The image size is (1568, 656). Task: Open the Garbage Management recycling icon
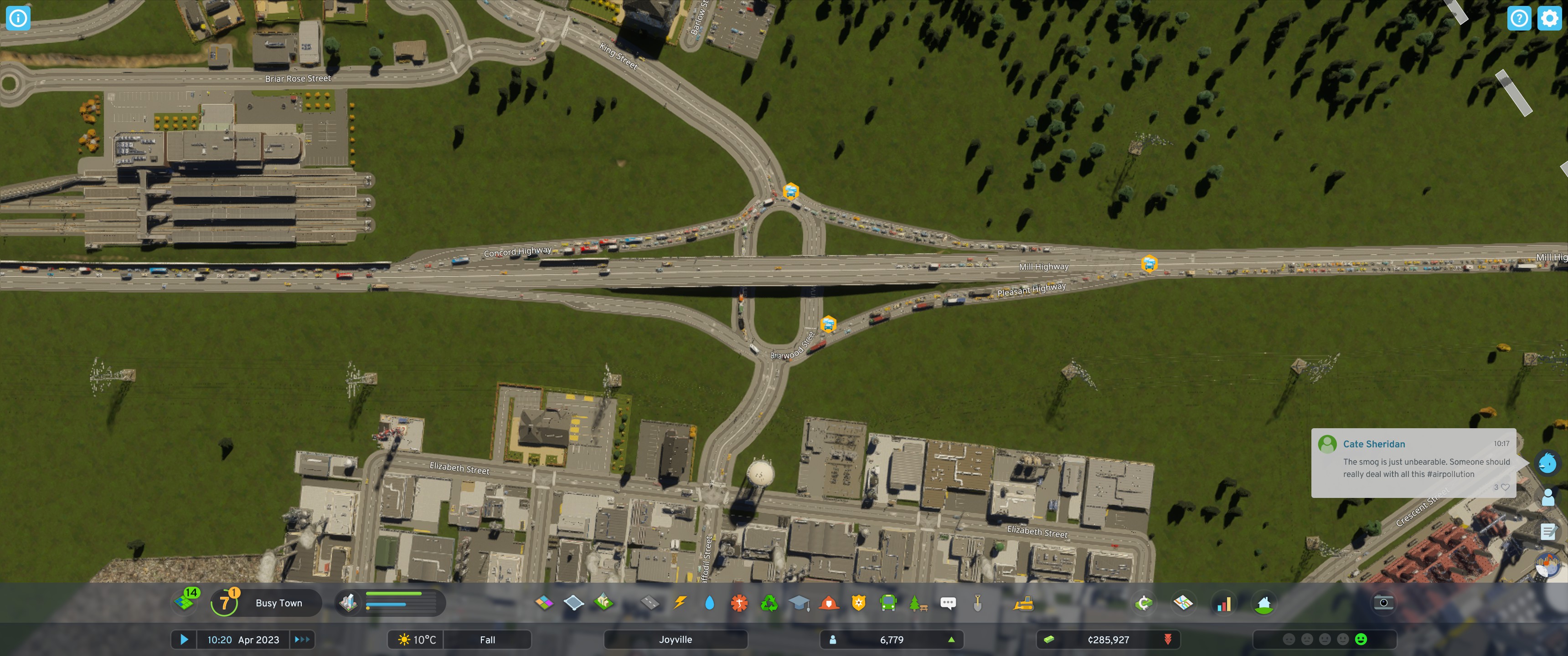[770, 602]
